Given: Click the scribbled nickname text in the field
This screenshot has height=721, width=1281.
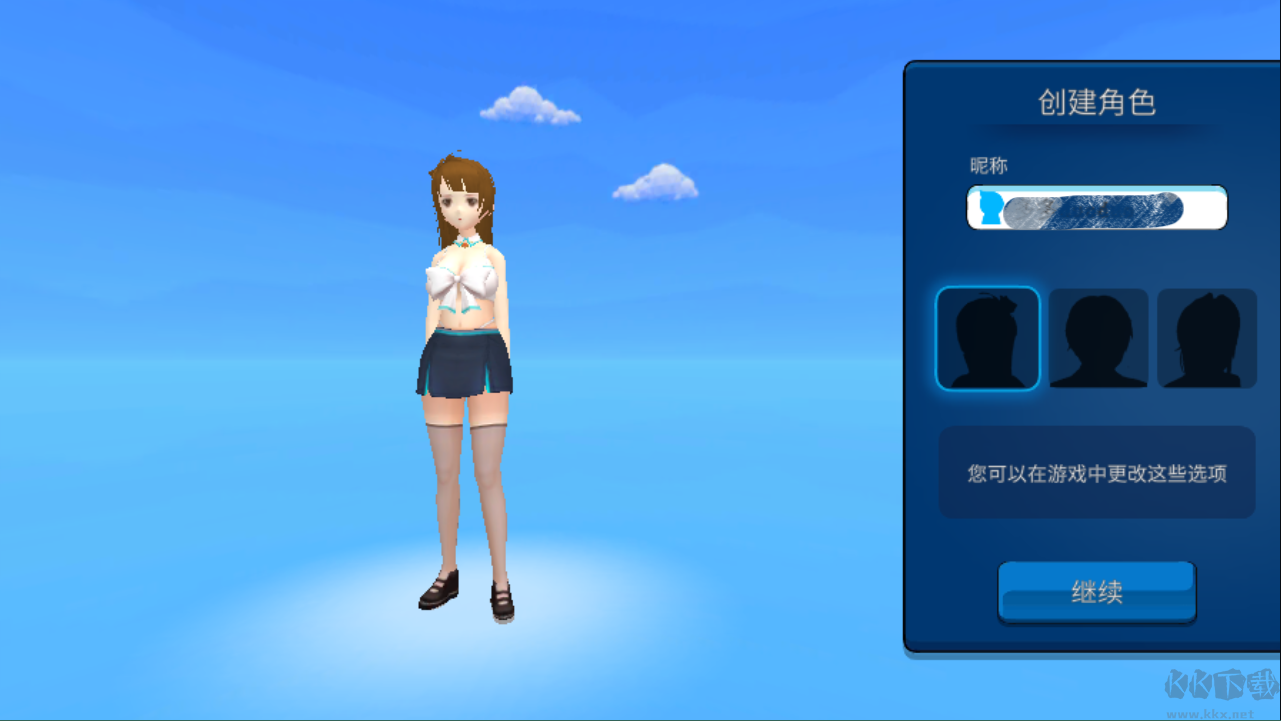Looking at the screenshot, I should [1090, 207].
